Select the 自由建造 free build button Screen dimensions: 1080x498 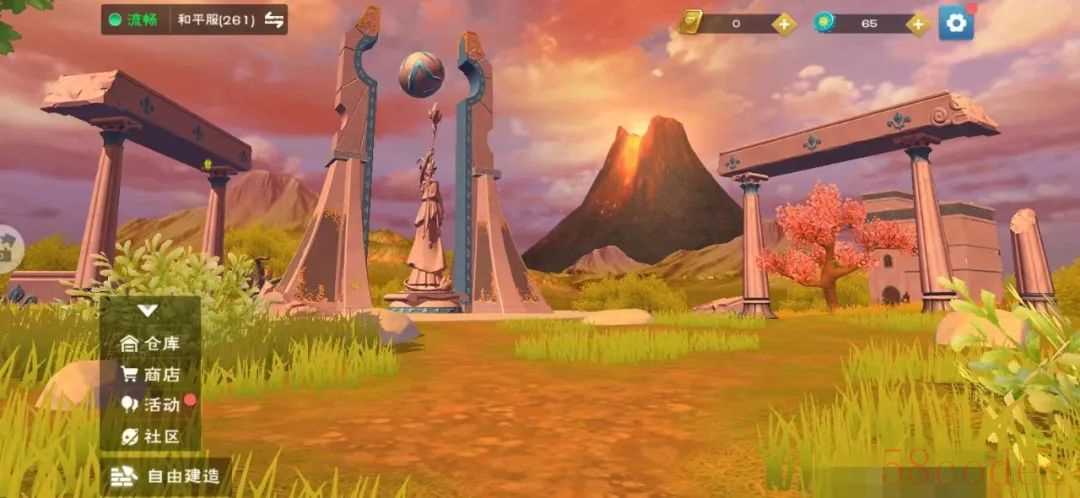click(x=166, y=476)
